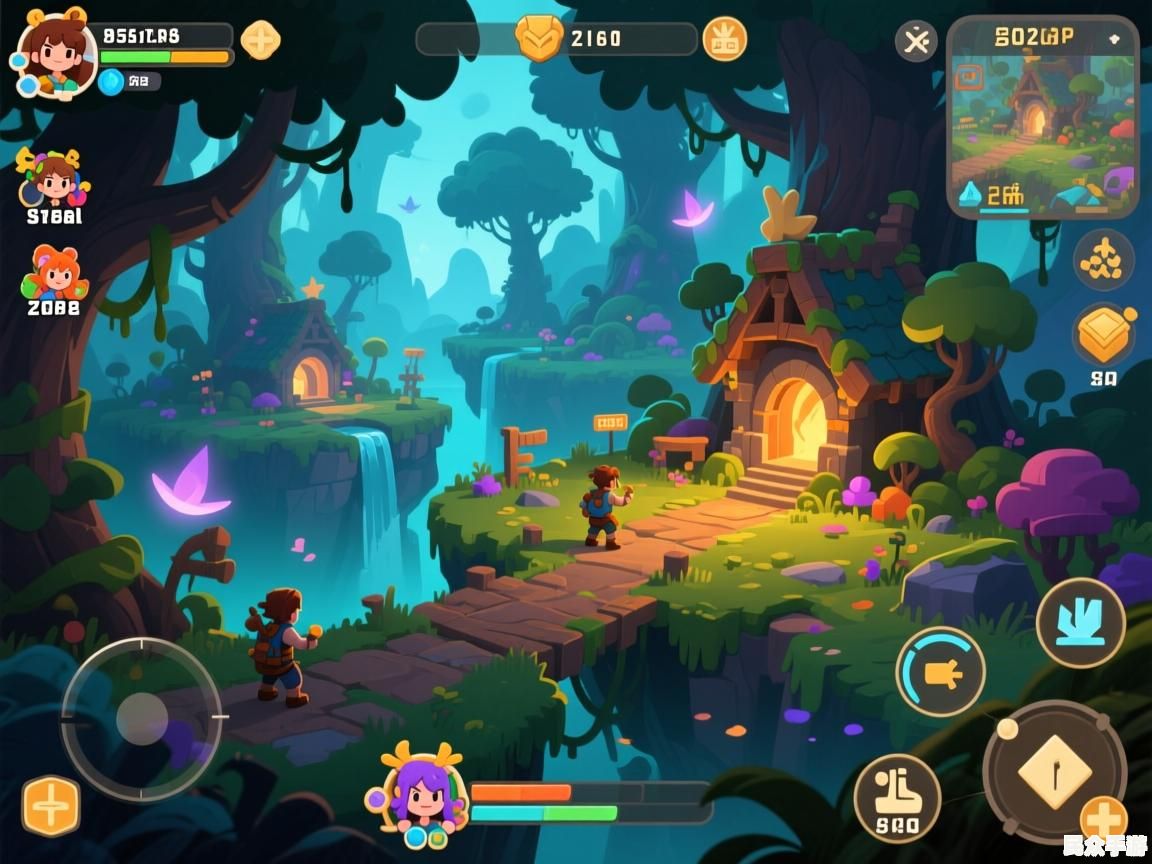The image size is (1152, 864).
Task: Click the orange plus button under joystick
Action: [51, 805]
